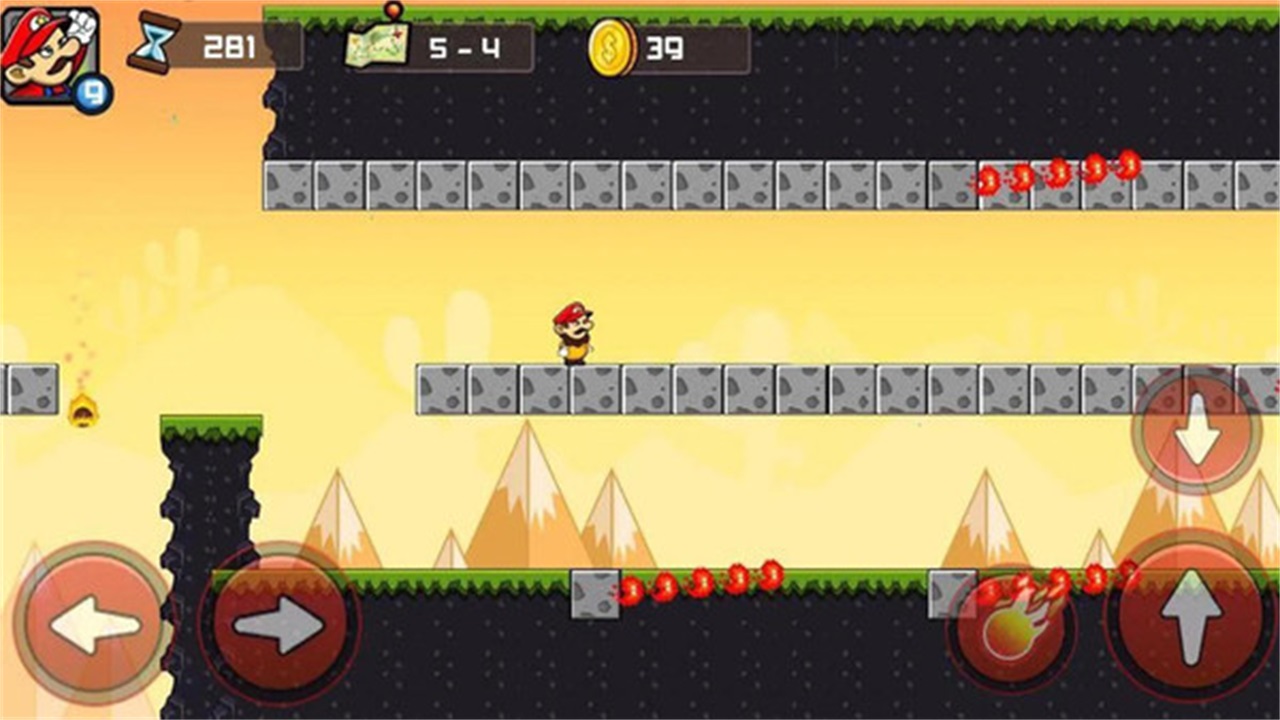Tap the left arrow move button
This screenshot has height=720, width=1280.
tap(93, 624)
